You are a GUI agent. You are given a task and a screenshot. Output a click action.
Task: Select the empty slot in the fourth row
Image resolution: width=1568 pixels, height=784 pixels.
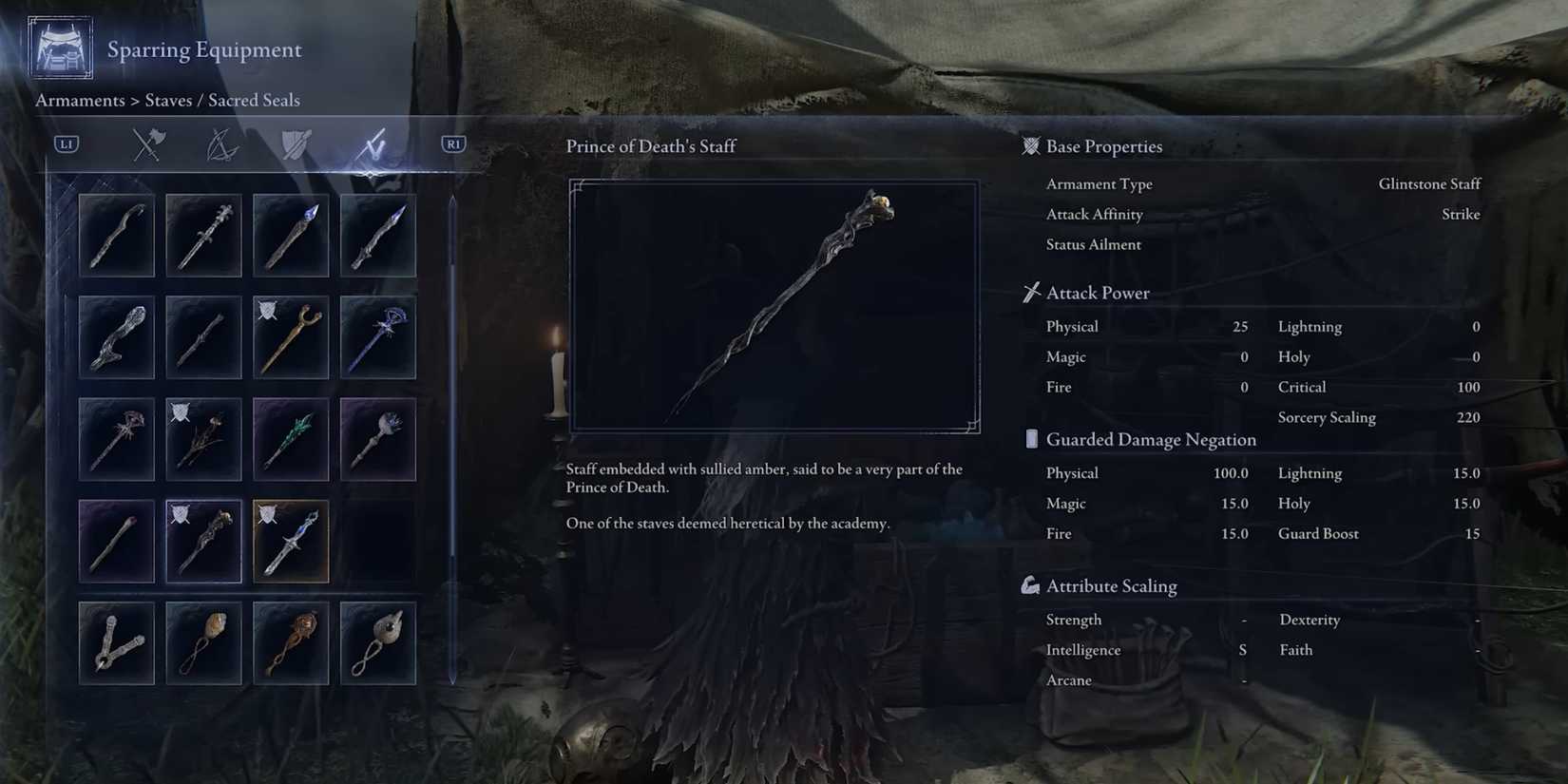(377, 540)
